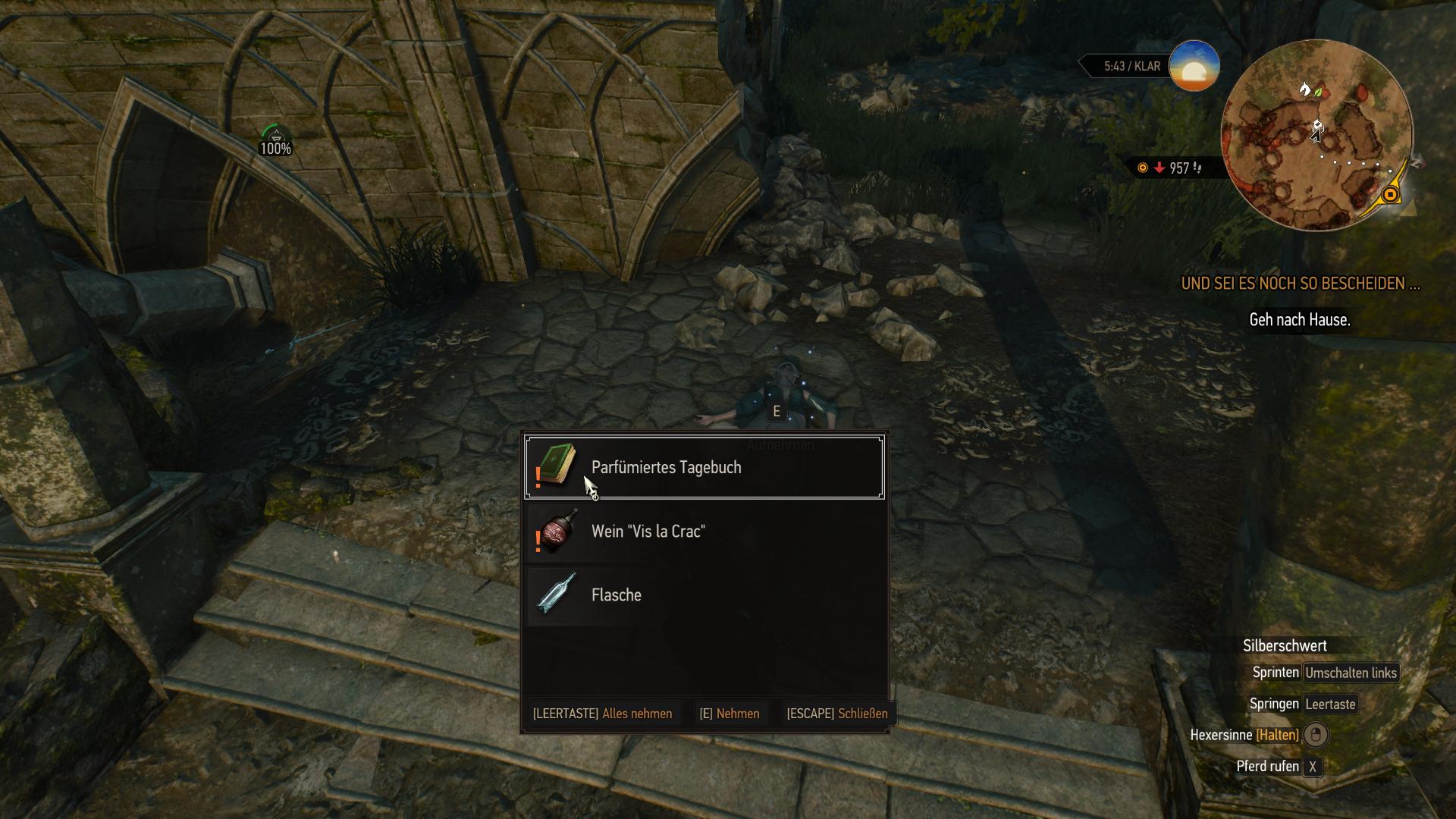
Task: Pick the Wein "Vis la Crac" item
Action: 704,531
